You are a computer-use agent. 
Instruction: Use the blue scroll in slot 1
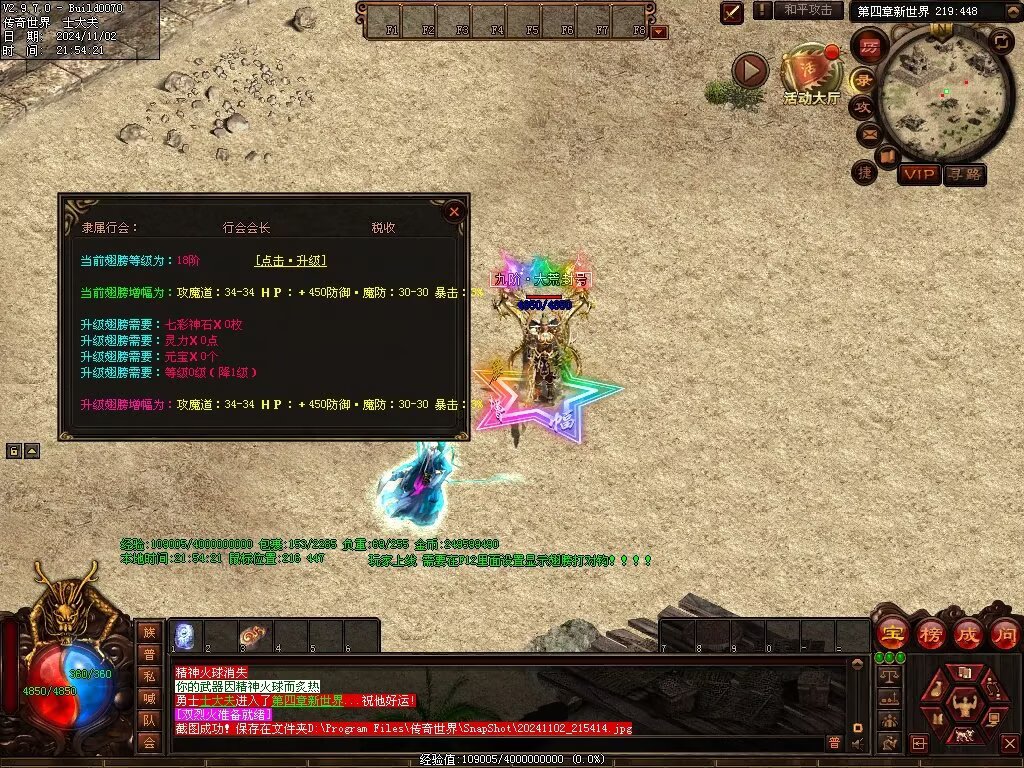[x=185, y=635]
